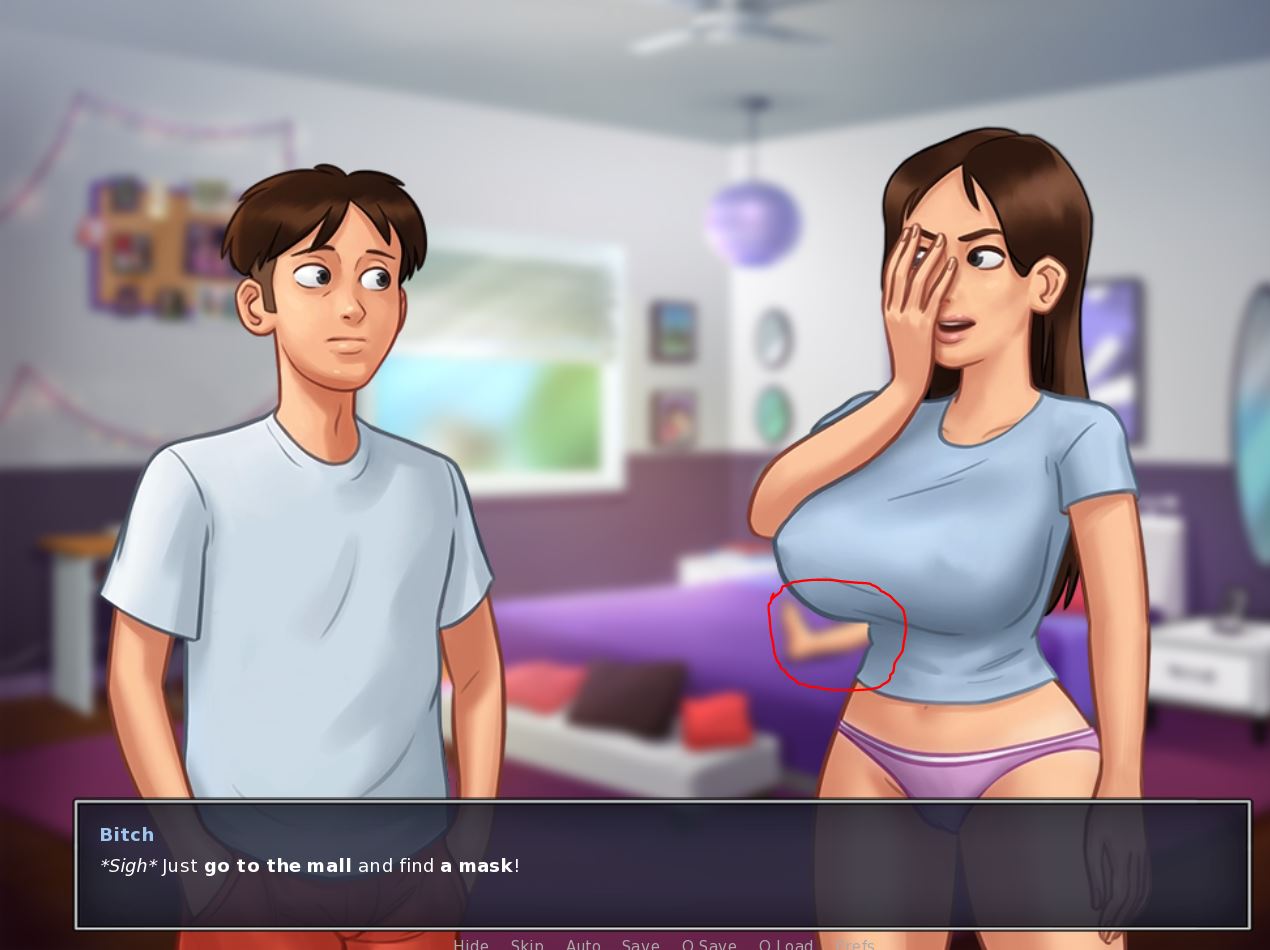Screen dimensions: 1270x950
Task: Open the Save menu
Action: pyautogui.click(x=640, y=944)
